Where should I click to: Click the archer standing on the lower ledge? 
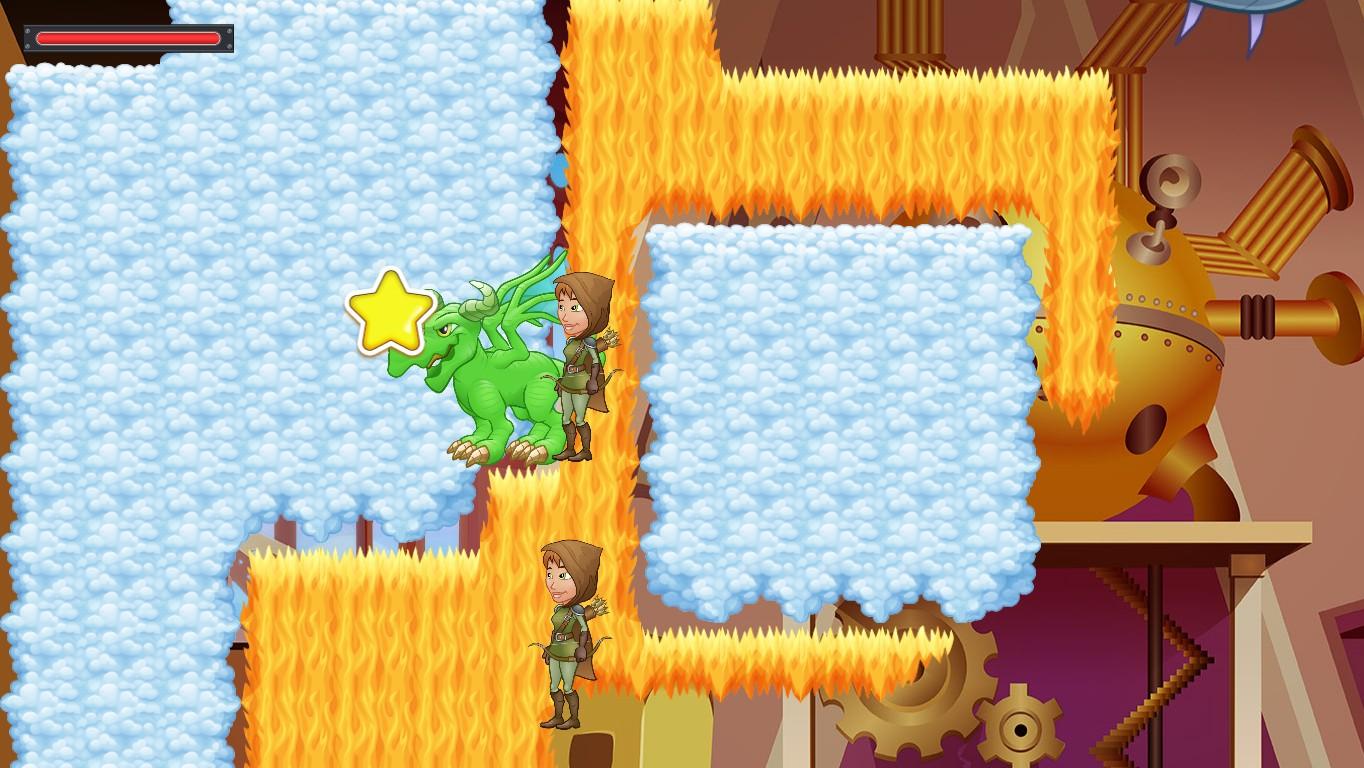click(x=563, y=630)
